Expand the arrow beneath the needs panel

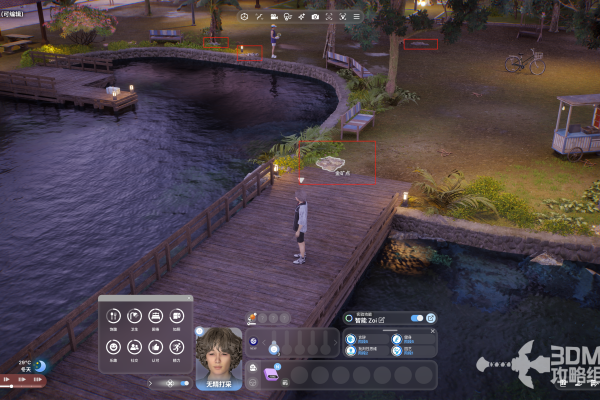pos(151,382)
